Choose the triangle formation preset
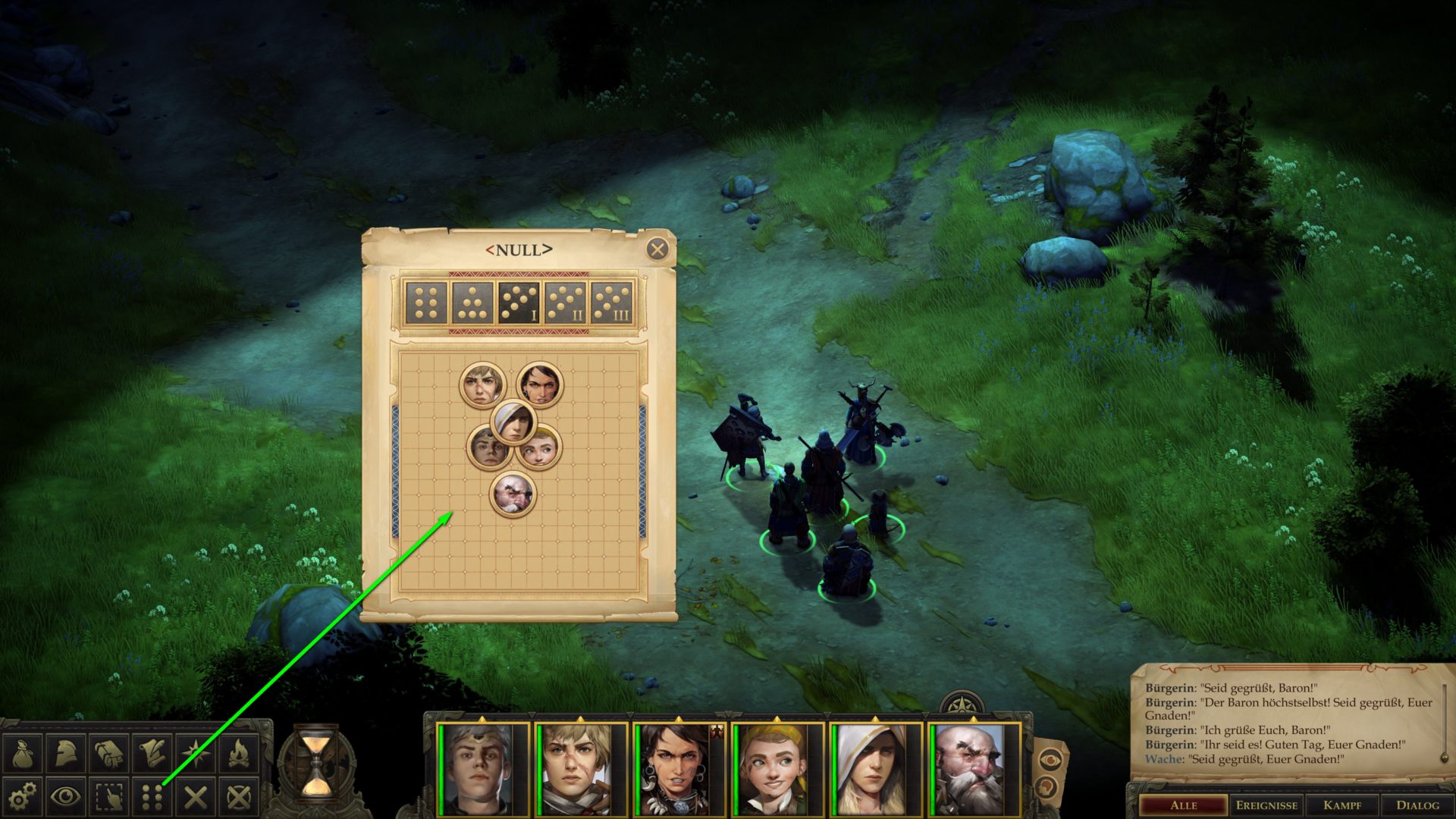The image size is (1456, 819). click(473, 303)
